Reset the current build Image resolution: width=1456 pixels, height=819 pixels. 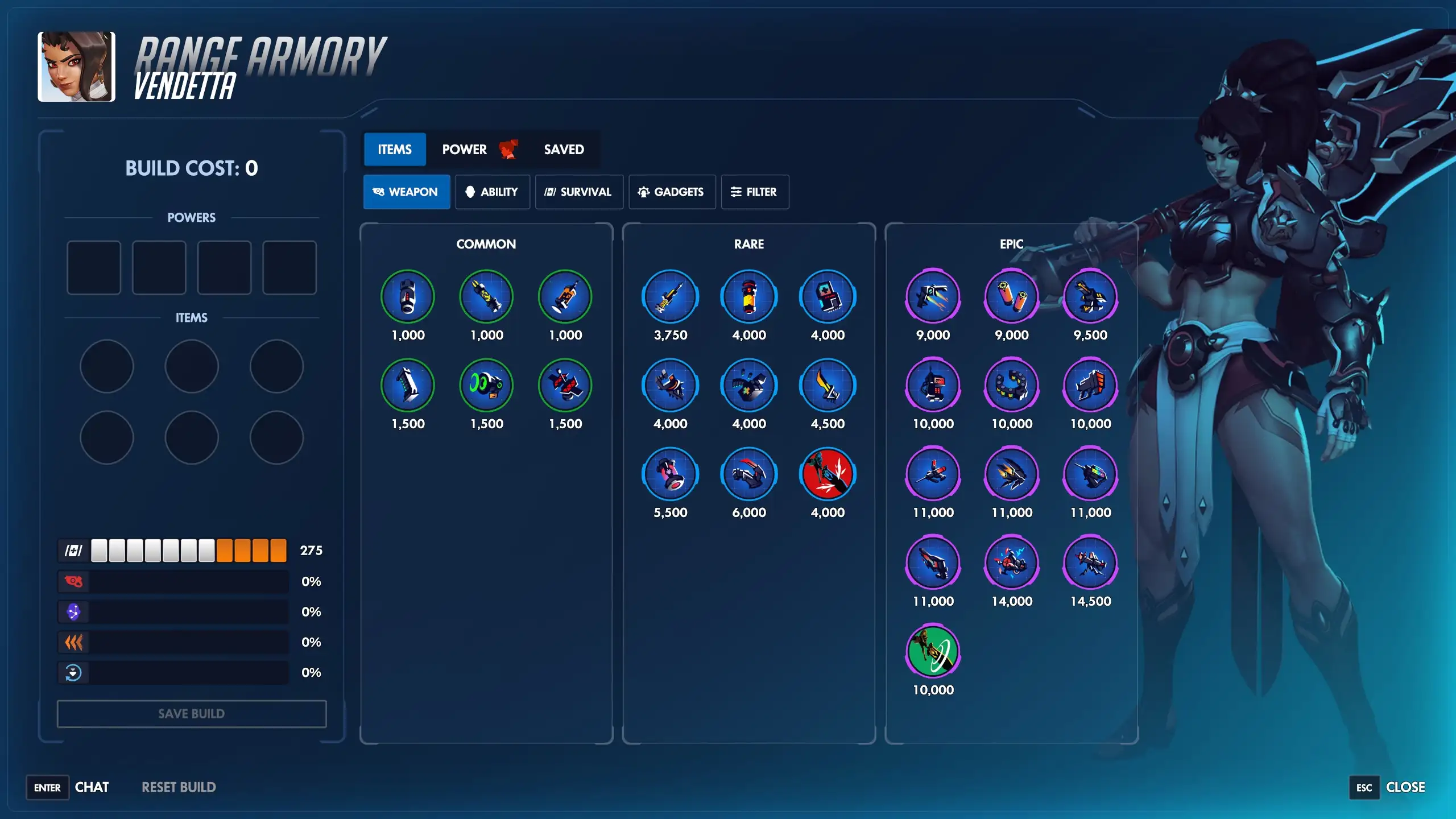178,787
